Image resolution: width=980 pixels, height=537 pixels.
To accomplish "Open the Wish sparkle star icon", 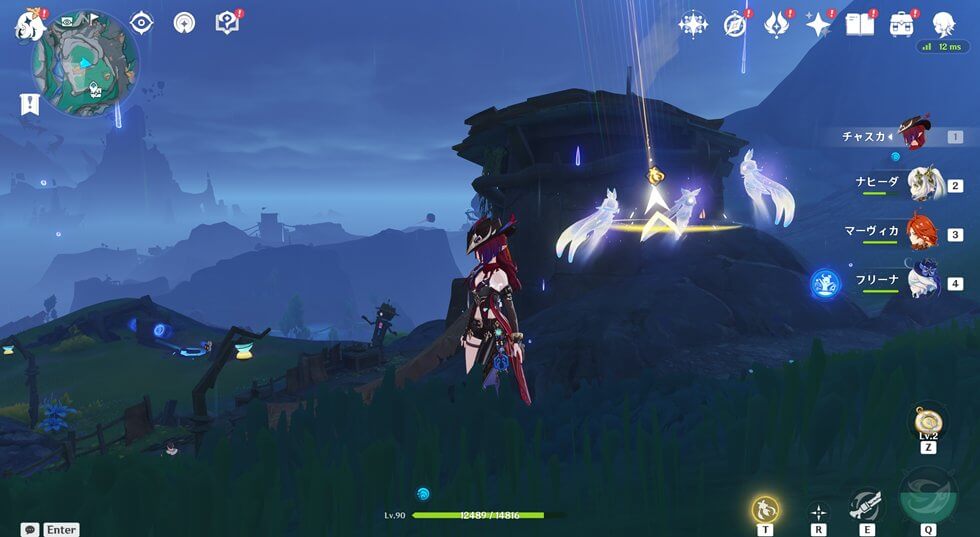I will click(818, 24).
